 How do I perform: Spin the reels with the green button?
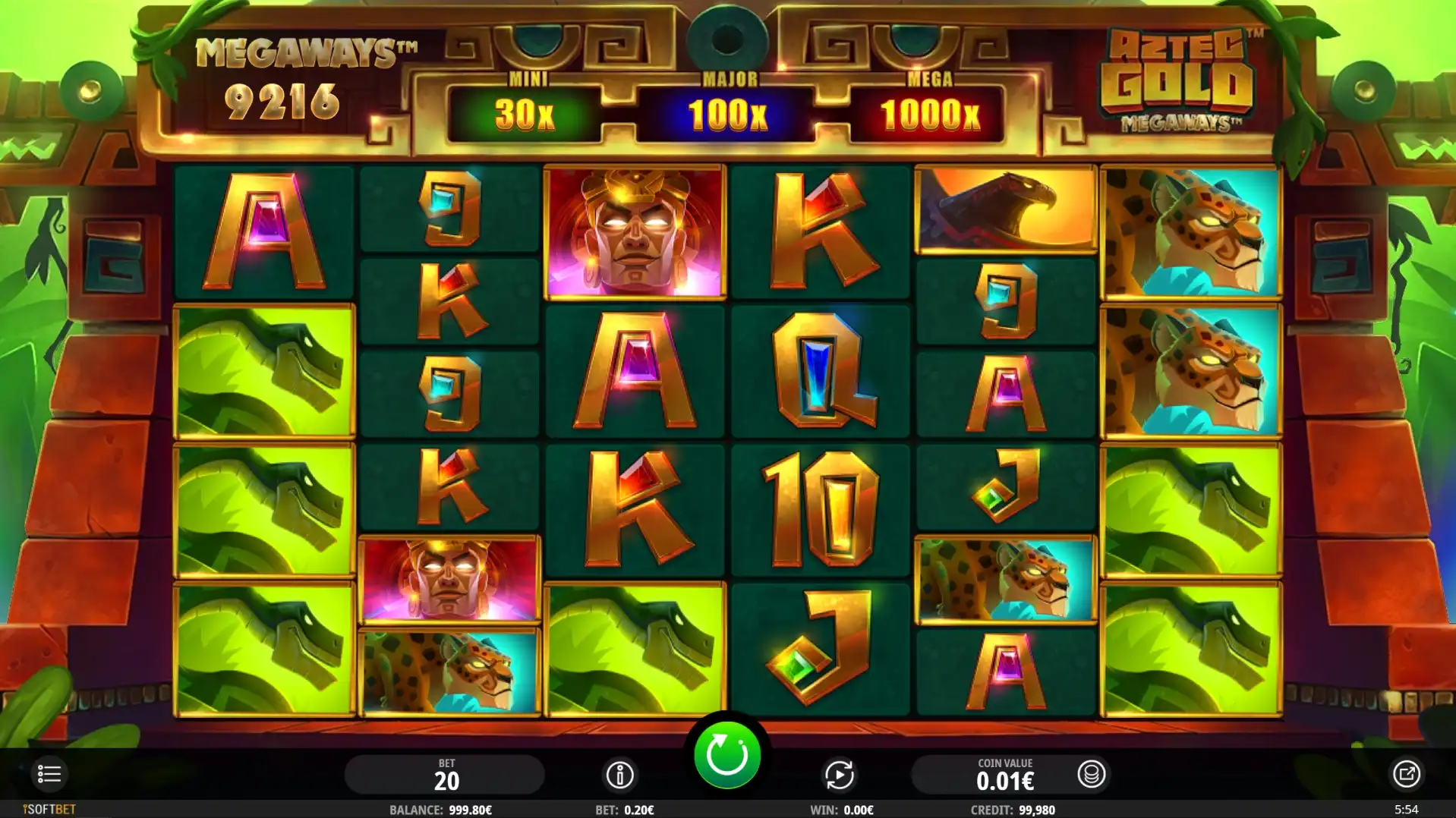coord(726,755)
